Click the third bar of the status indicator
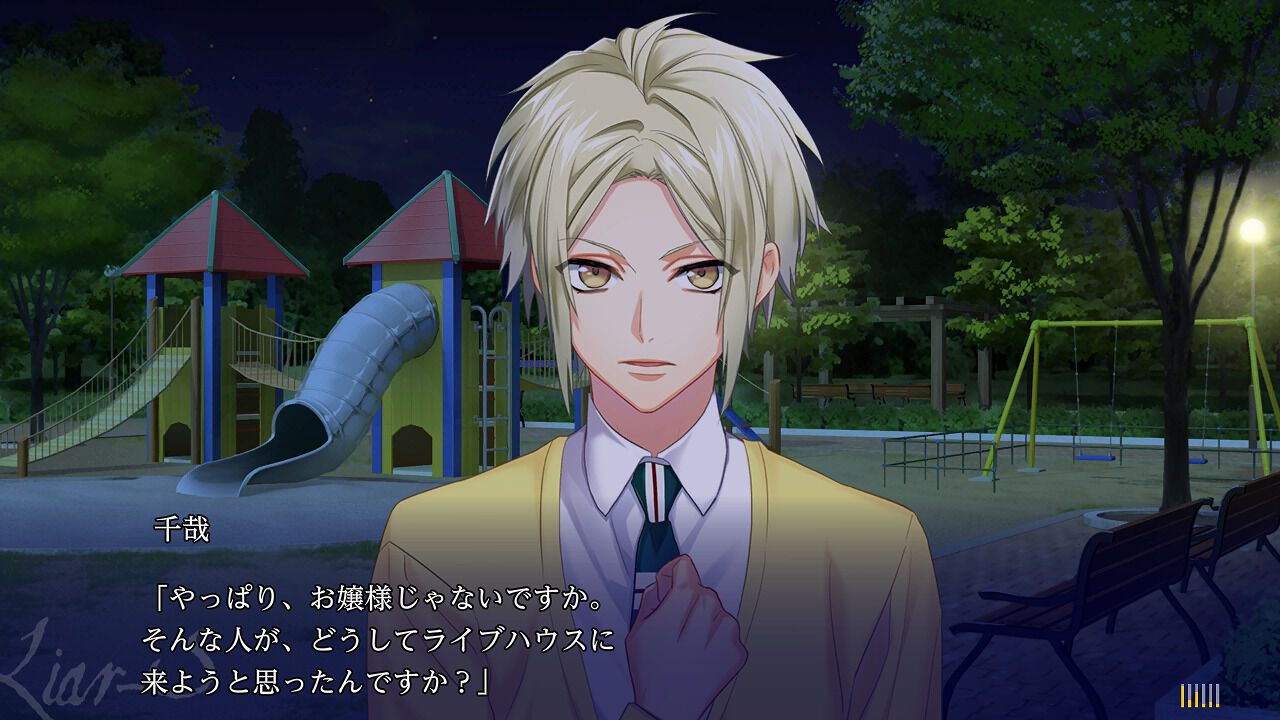This screenshot has width=1280, height=720. [1196, 697]
